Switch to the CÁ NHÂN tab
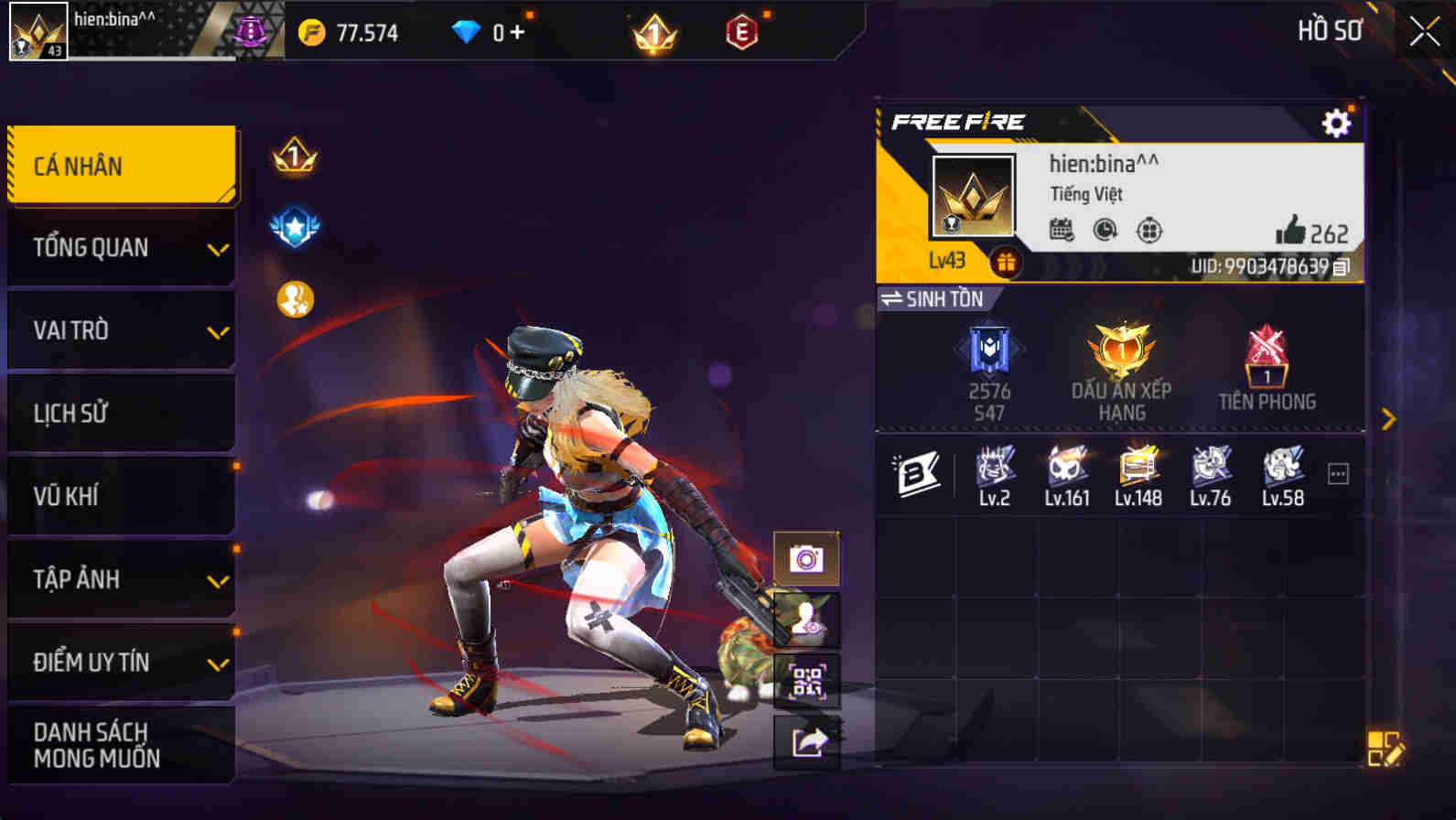 (x=120, y=165)
